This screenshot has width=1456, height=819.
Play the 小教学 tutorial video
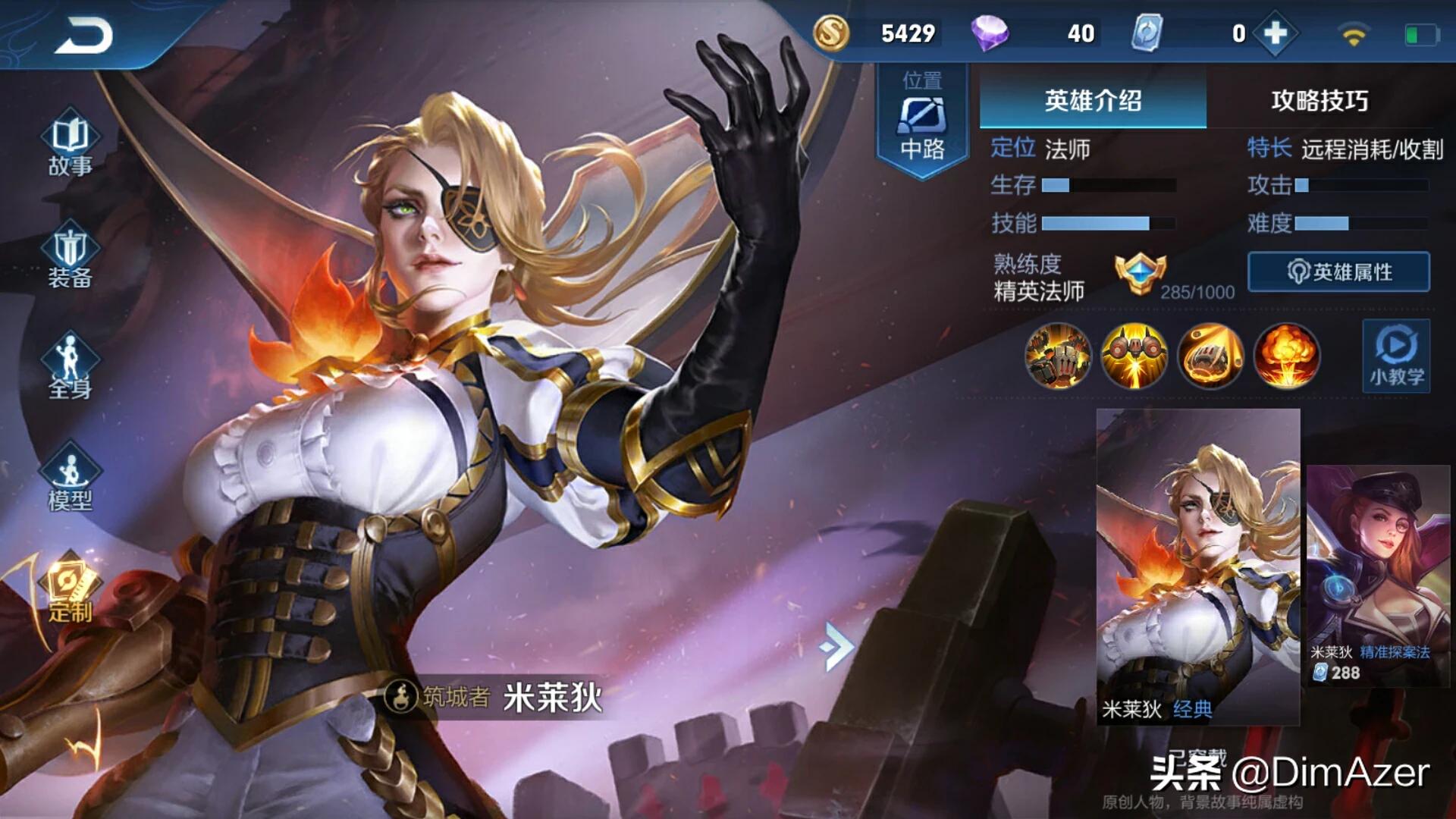tap(1396, 356)
